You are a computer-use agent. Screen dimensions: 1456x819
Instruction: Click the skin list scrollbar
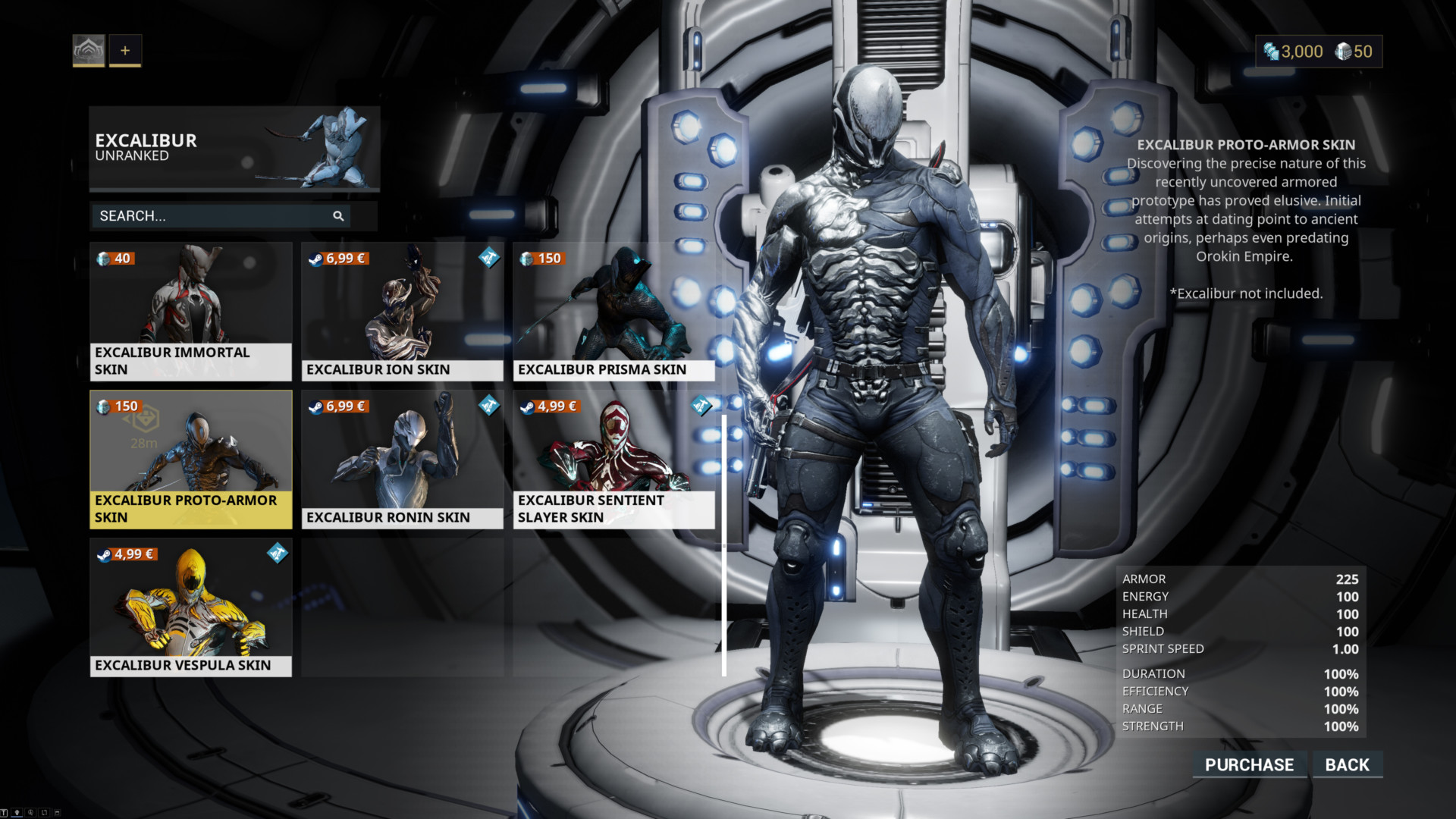[724, 544]
